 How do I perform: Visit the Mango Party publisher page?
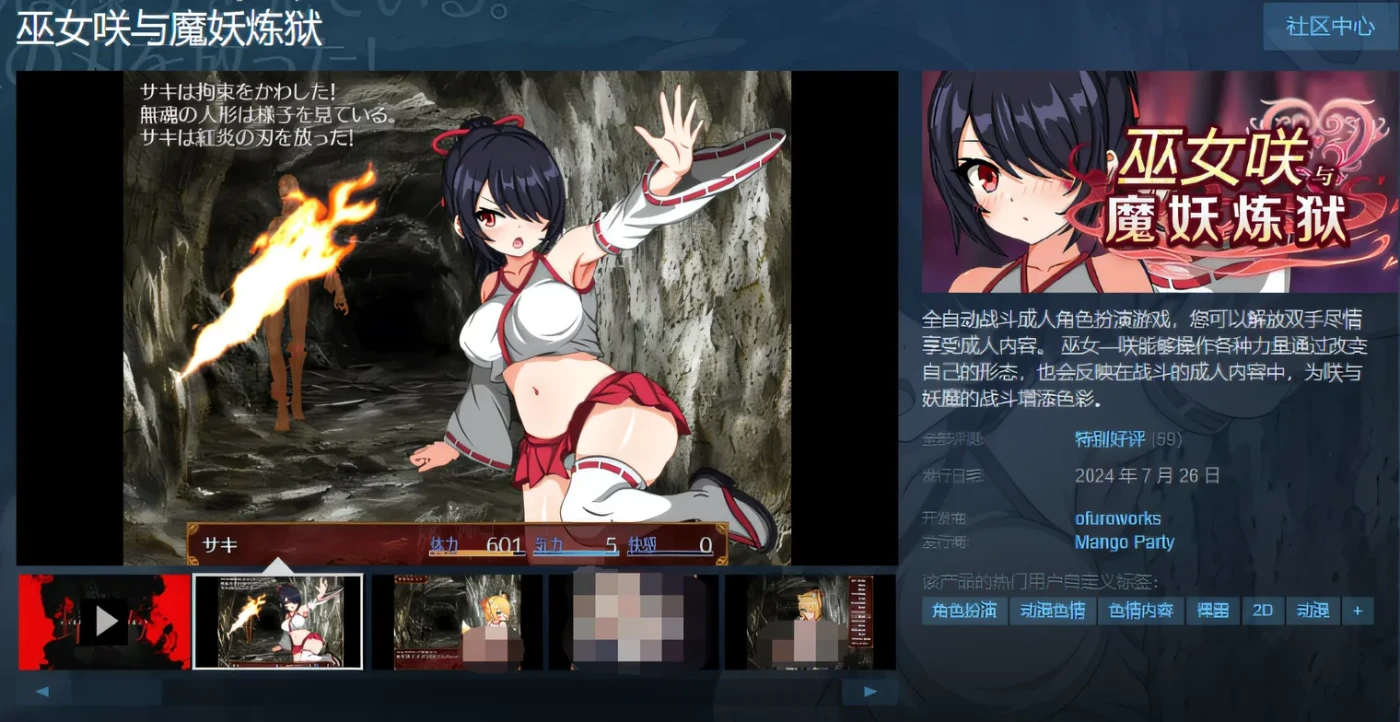[x=1124, y=542]
